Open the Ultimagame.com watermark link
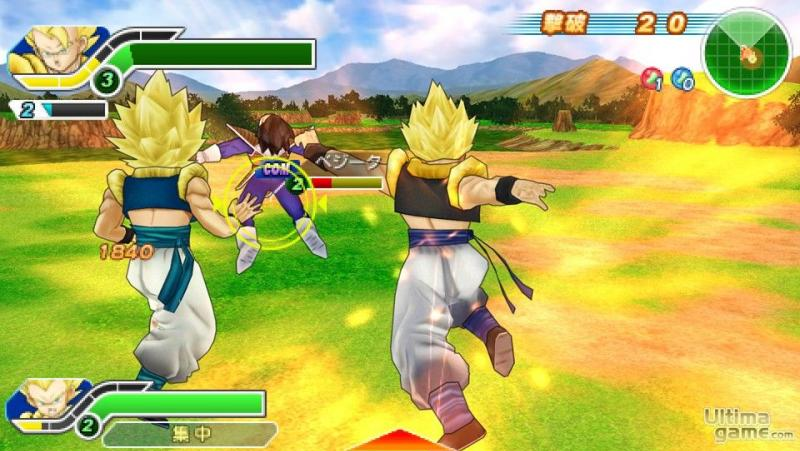800x451 pixels. click(748, 424)
